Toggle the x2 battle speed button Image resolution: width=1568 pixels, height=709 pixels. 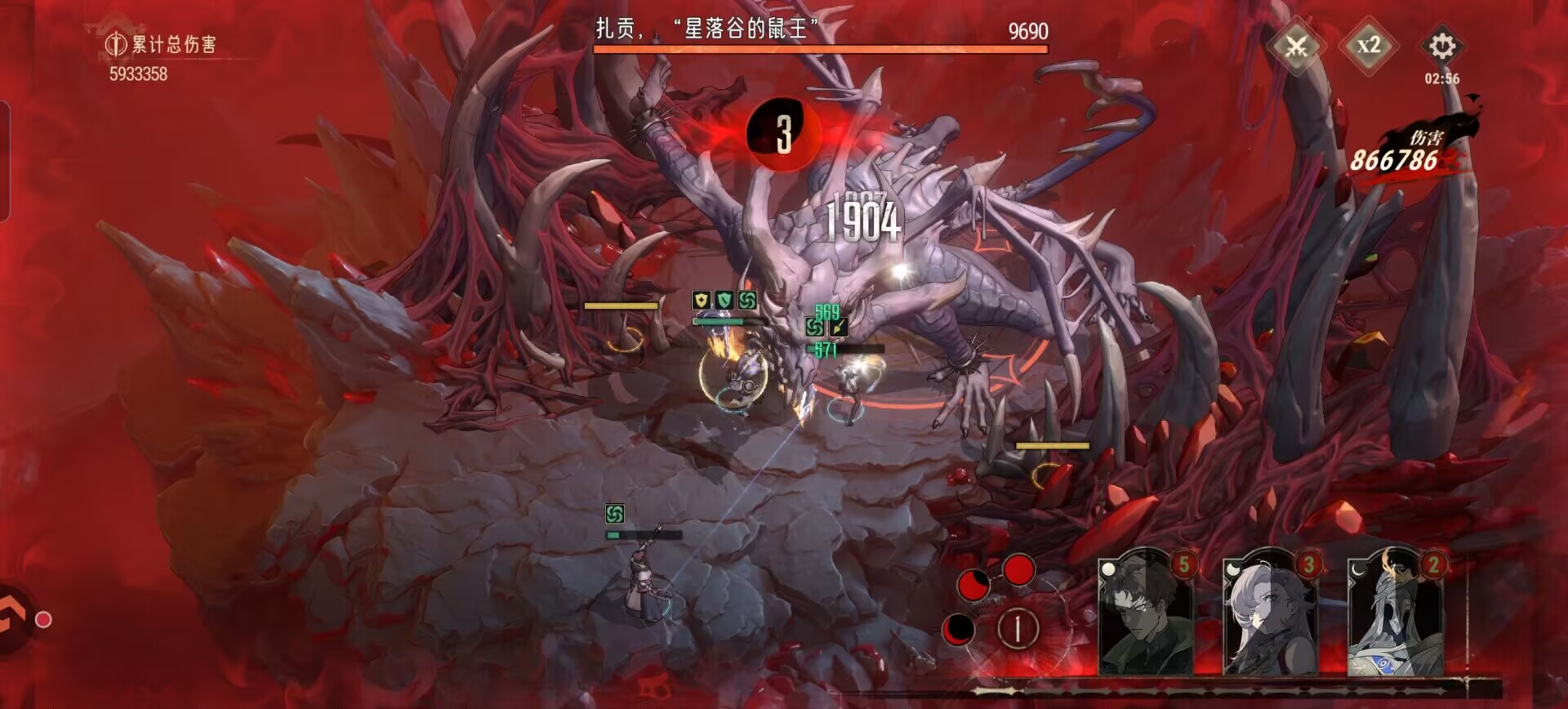(x=1369, y=46)
